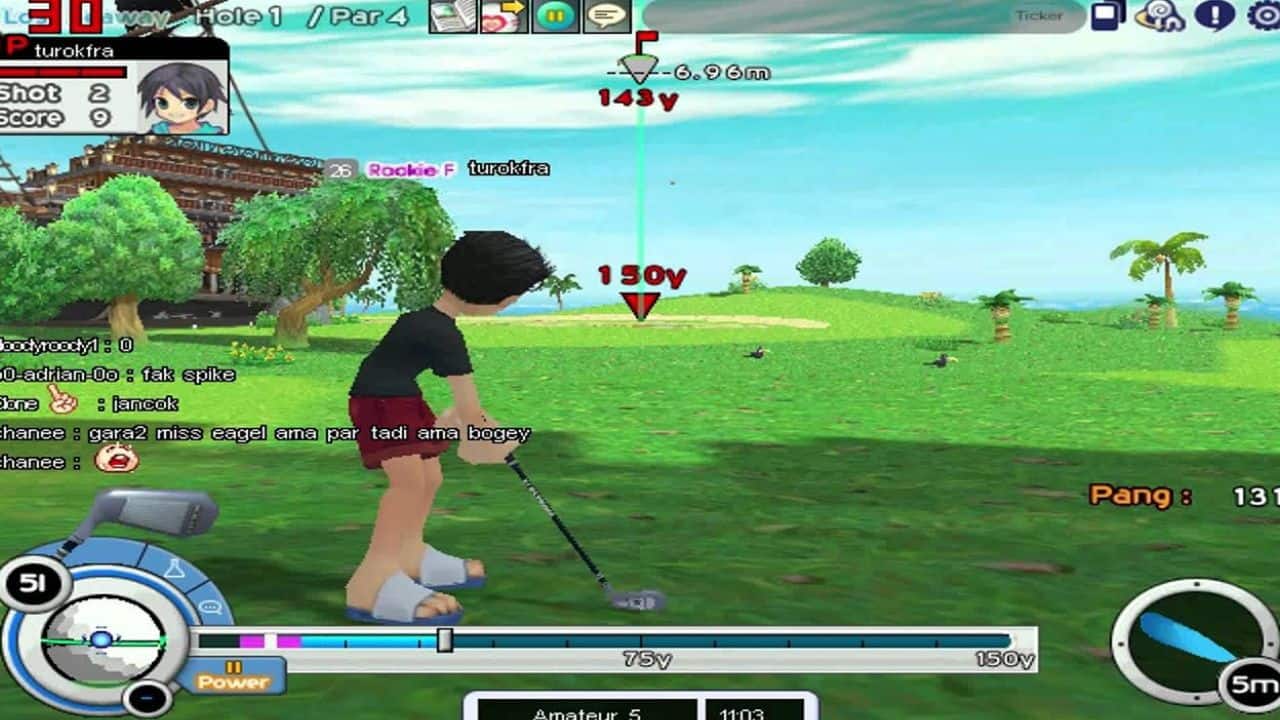Image resolution: width=1280 pixels, height=720 pixels.
Task: Click the golf ball impact point selector
Action: coord(102,639)
